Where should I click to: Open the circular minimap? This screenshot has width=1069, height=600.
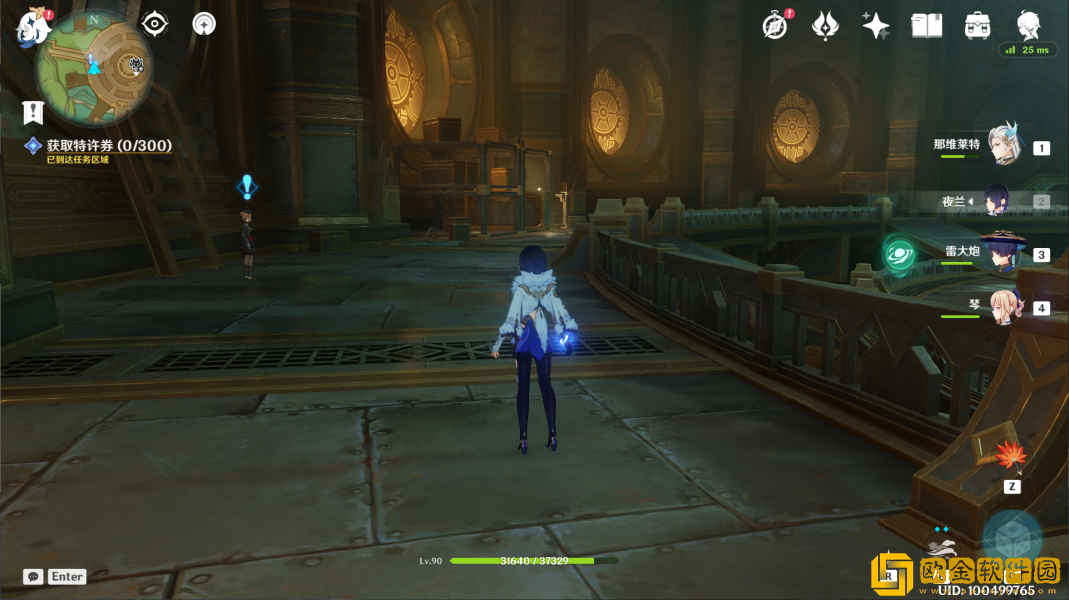click(94, 68)
